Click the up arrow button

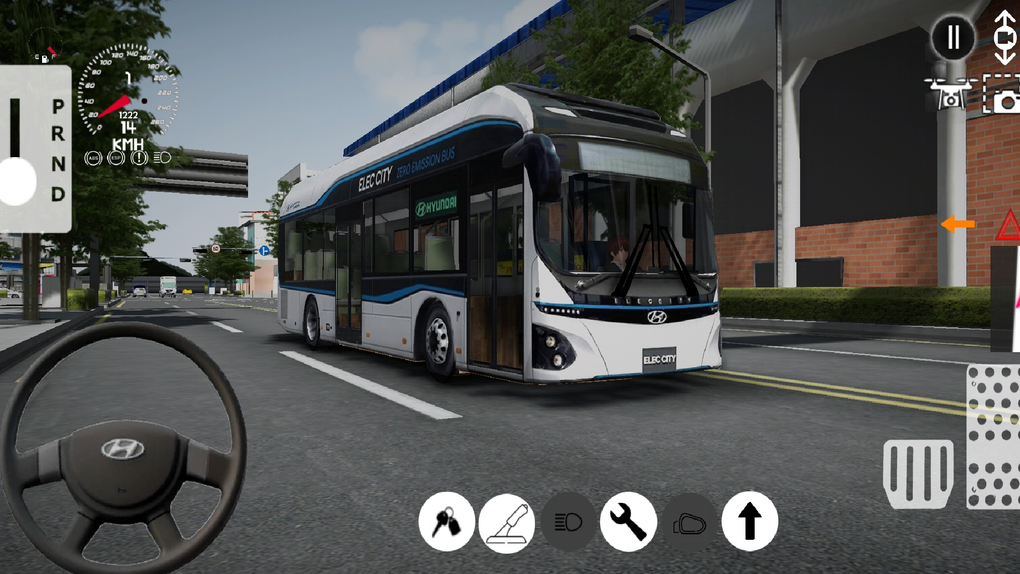click(749, 522)
